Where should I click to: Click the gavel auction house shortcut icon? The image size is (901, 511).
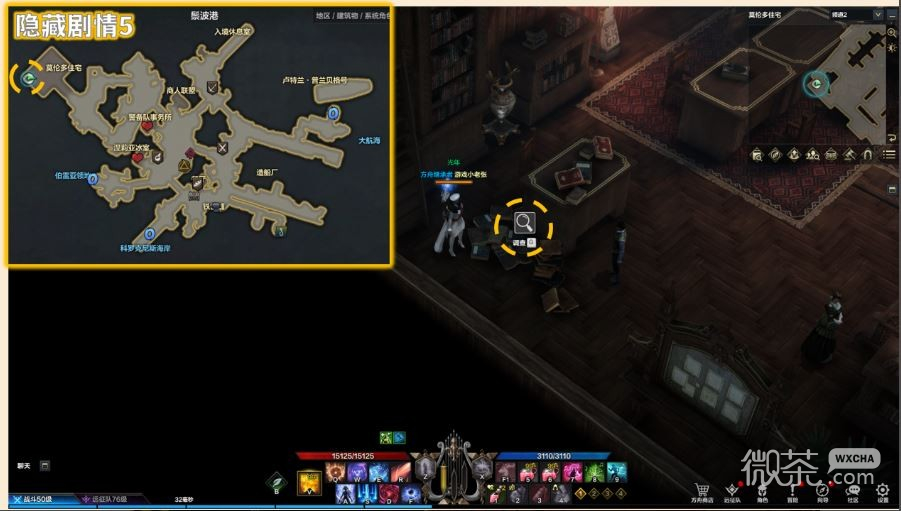(849, 154)
